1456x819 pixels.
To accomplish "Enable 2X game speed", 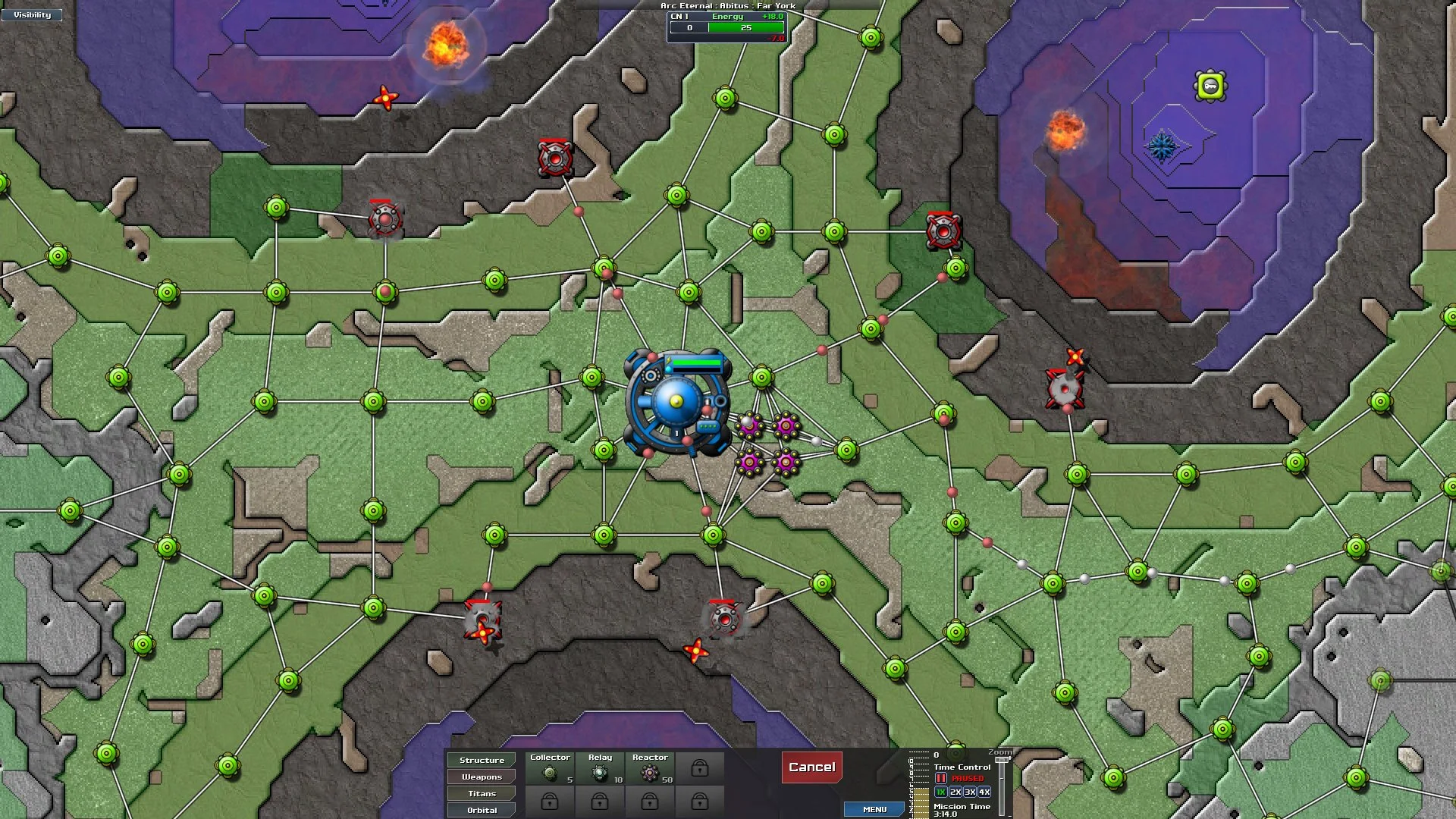I will pos(954,791).
